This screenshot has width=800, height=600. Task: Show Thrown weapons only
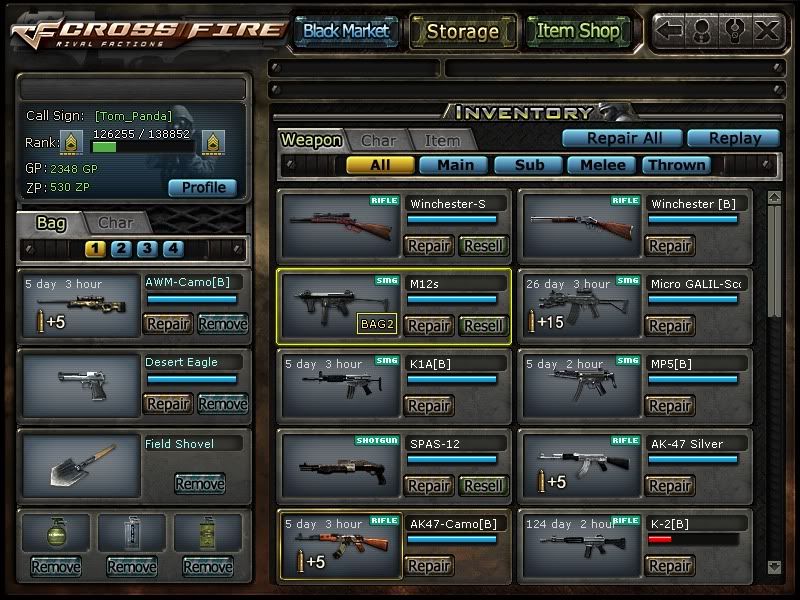point(677,165)
